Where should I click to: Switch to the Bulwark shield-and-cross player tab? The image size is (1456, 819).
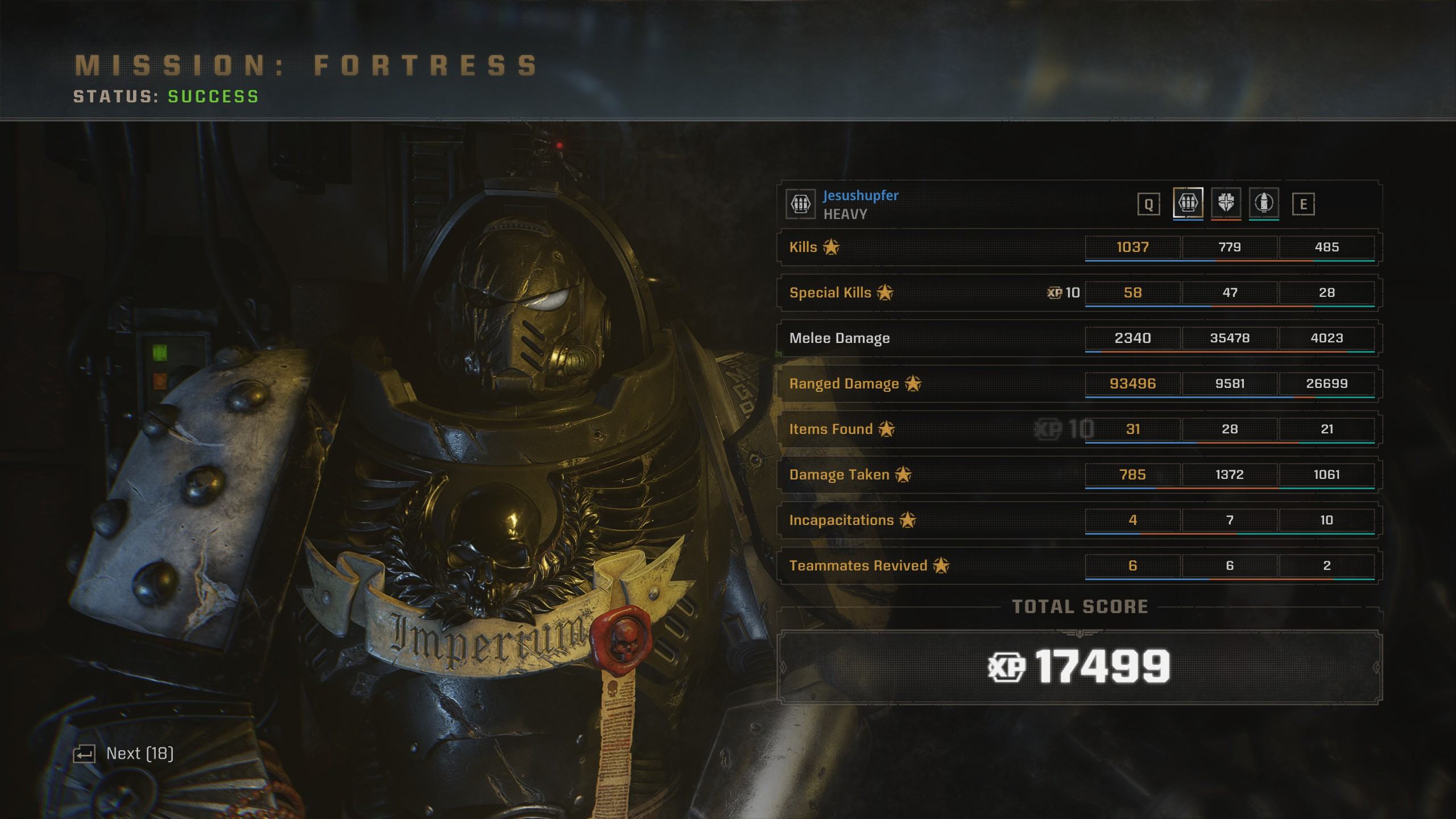(x=1226, y=202)
